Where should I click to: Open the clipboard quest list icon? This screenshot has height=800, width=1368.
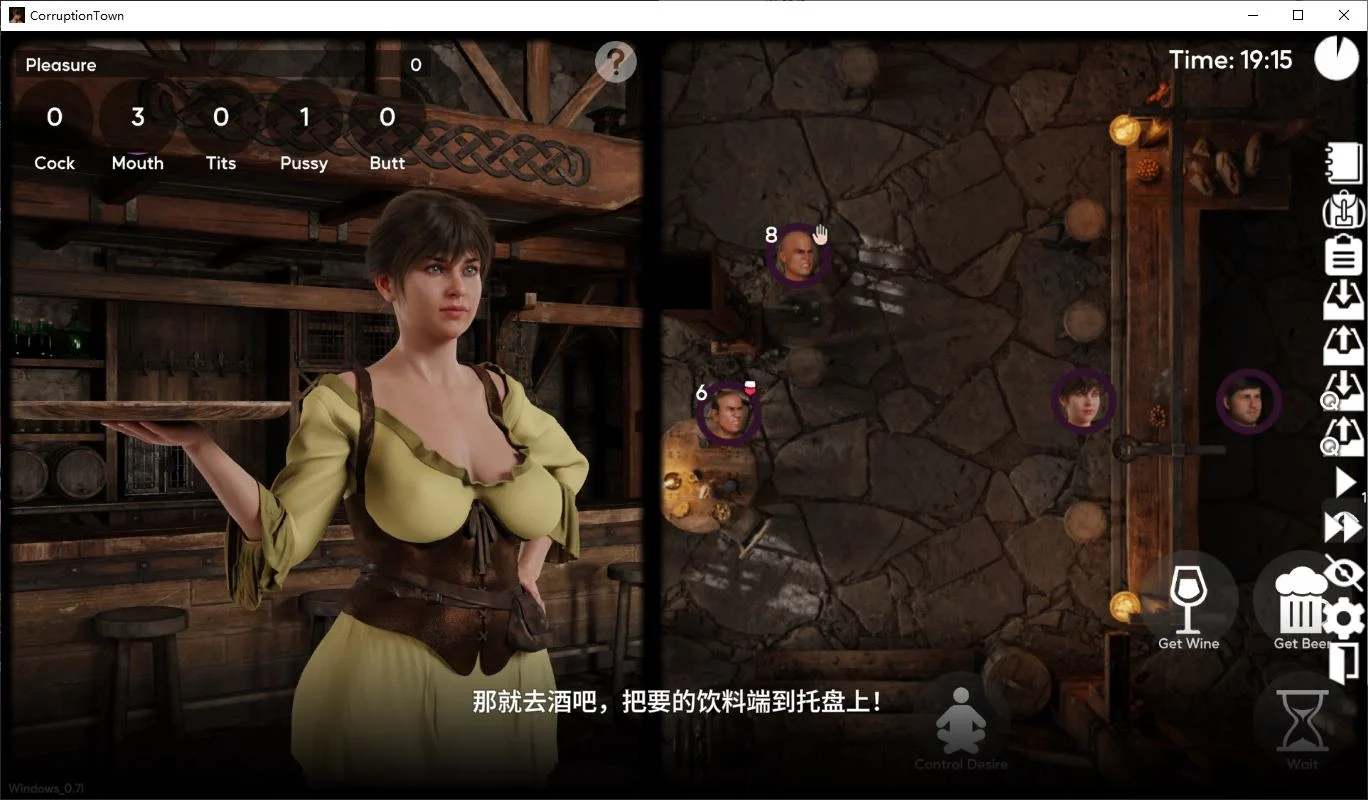1344,253
